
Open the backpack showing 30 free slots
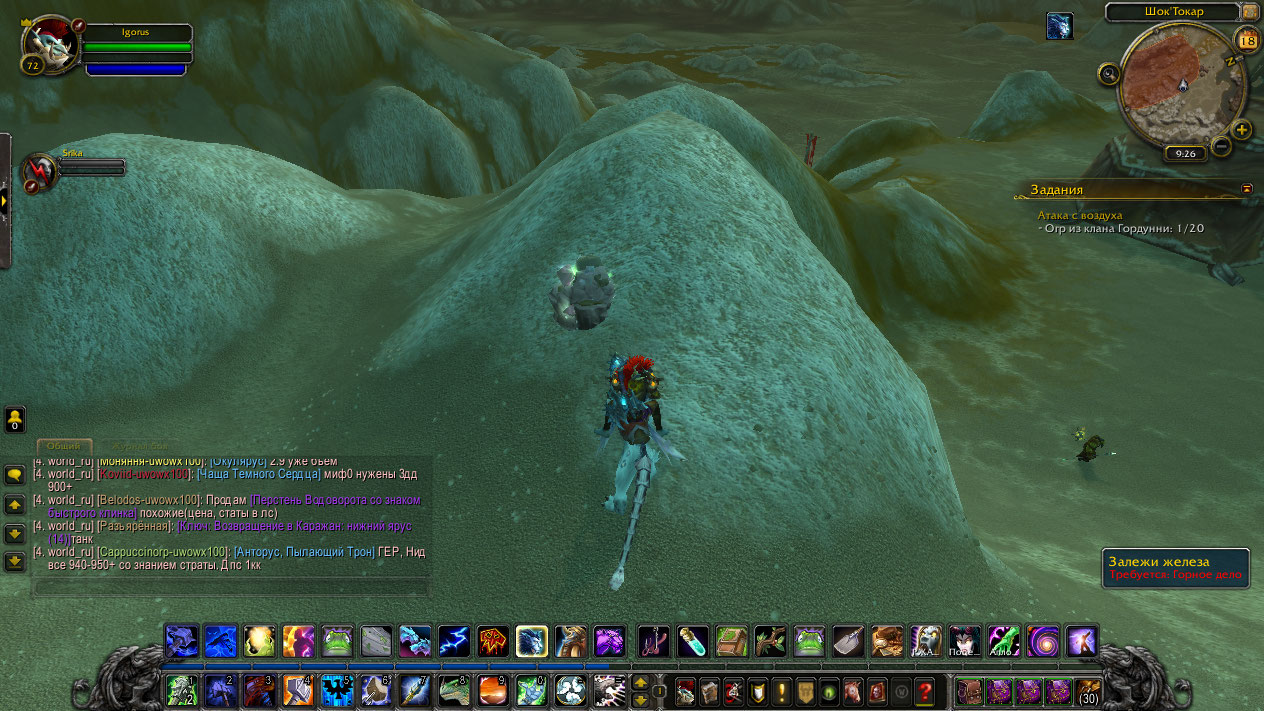point(1088,690)
